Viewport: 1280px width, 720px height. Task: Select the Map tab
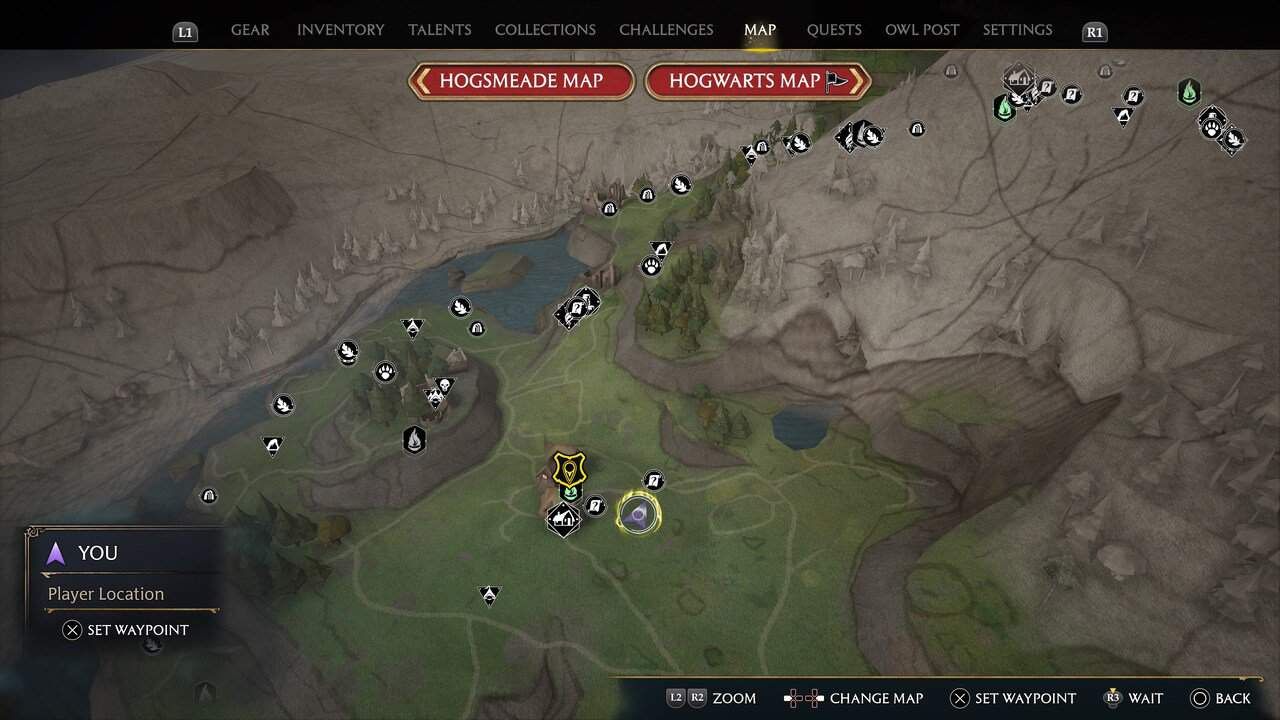click(760, 30)
